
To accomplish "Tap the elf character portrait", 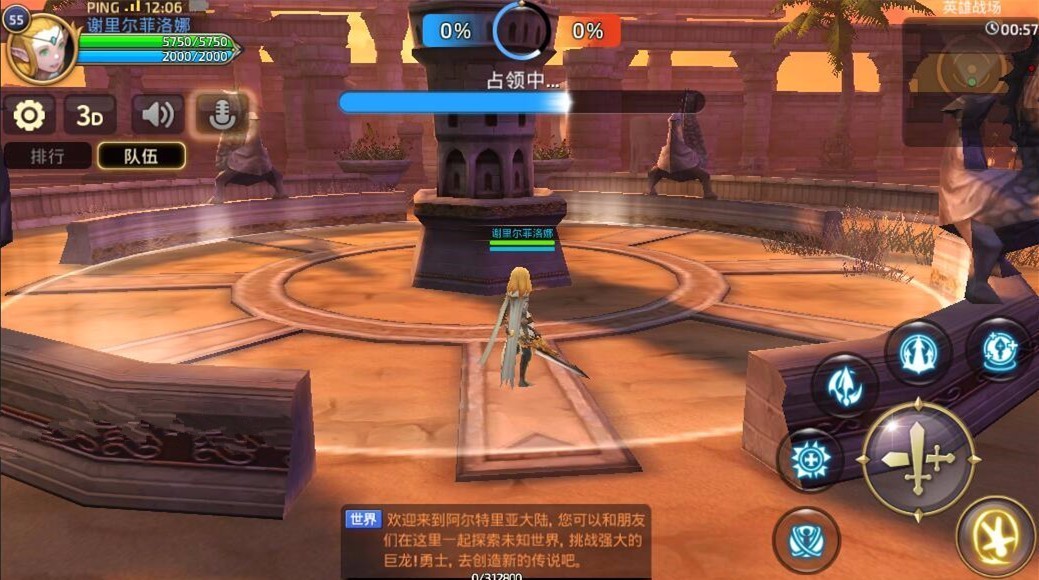I will point(42,50).
